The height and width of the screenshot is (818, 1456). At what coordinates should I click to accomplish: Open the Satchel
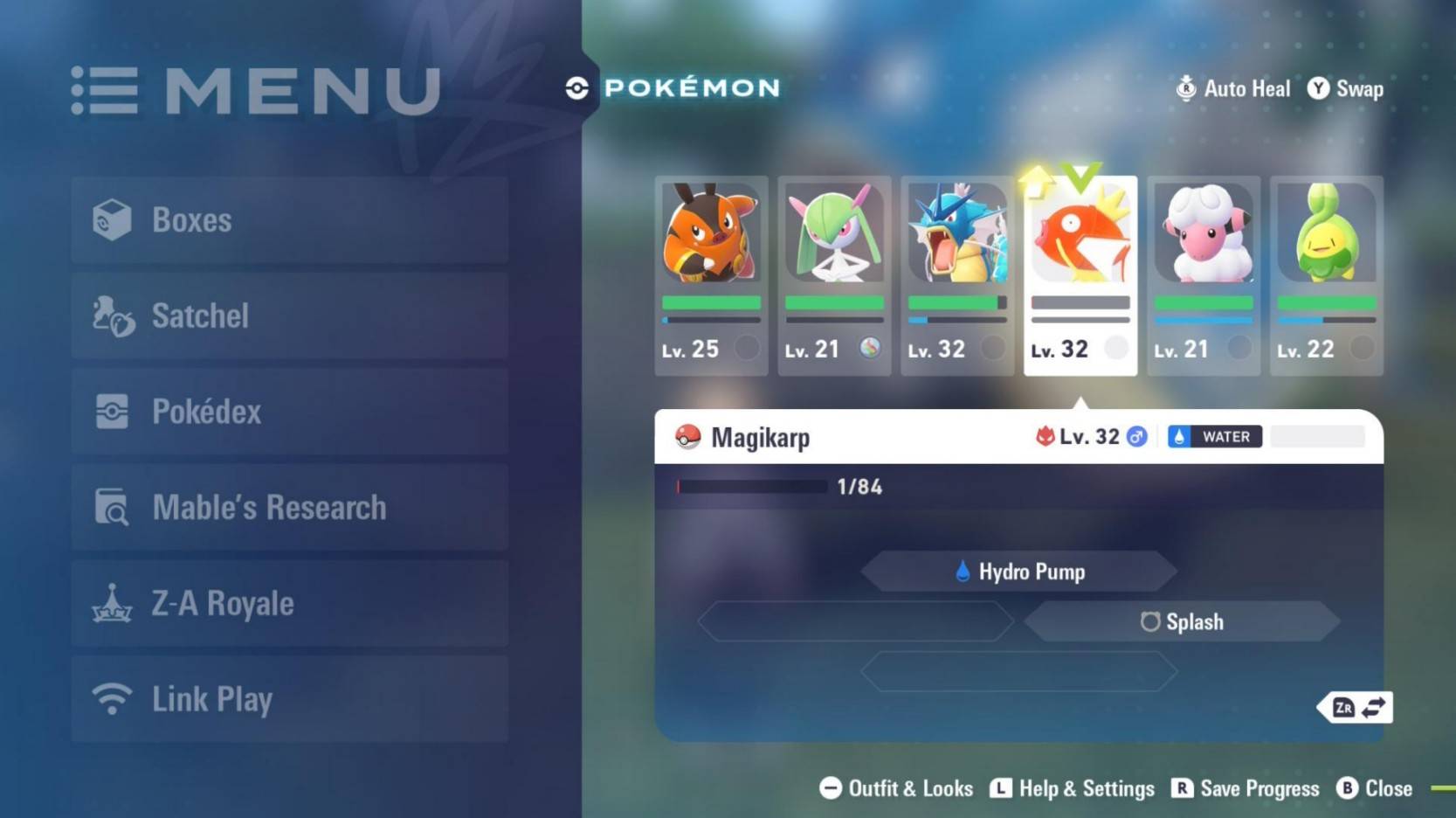(x=289, y=315)
